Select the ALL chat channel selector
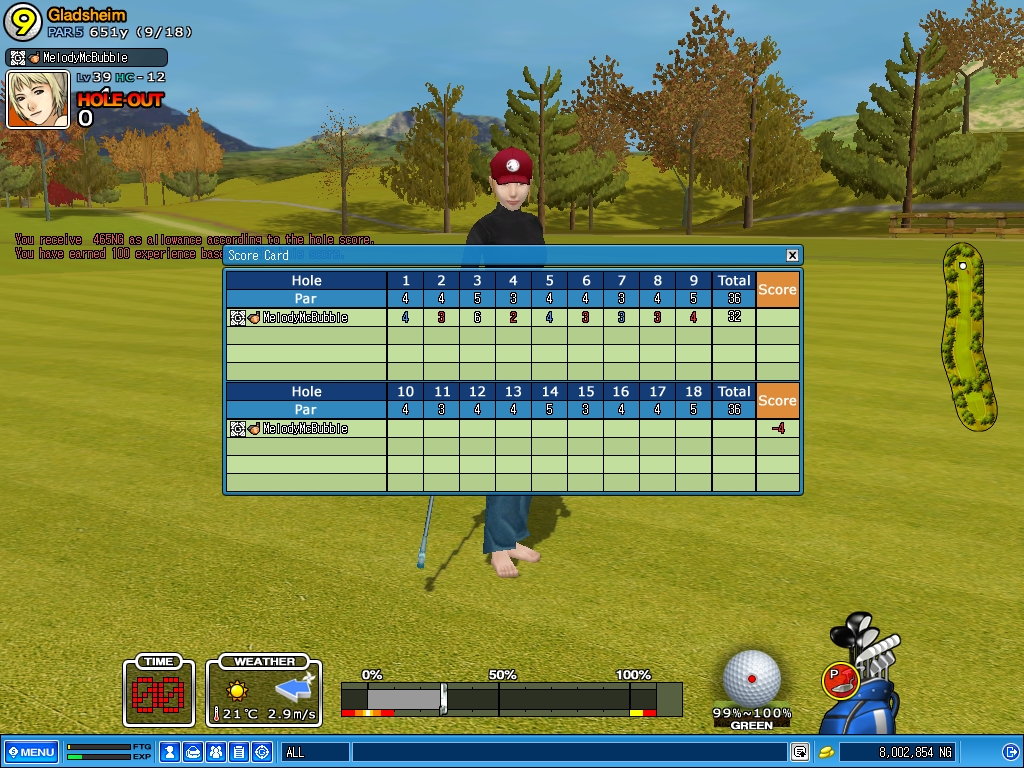Screen dimensions: 1024x768 coord(315,752)
